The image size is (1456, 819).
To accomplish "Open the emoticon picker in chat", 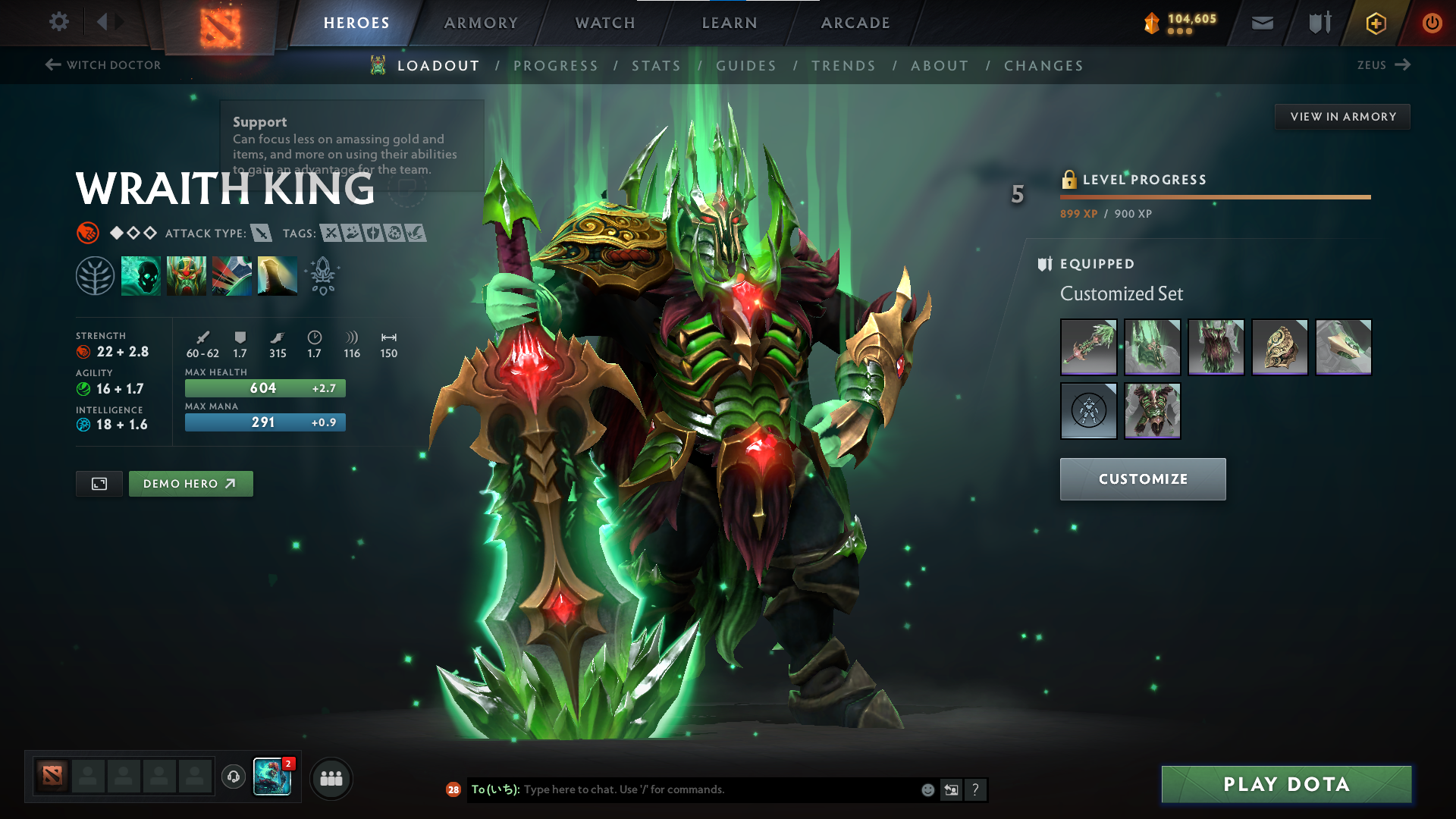I will pos(927,789).
